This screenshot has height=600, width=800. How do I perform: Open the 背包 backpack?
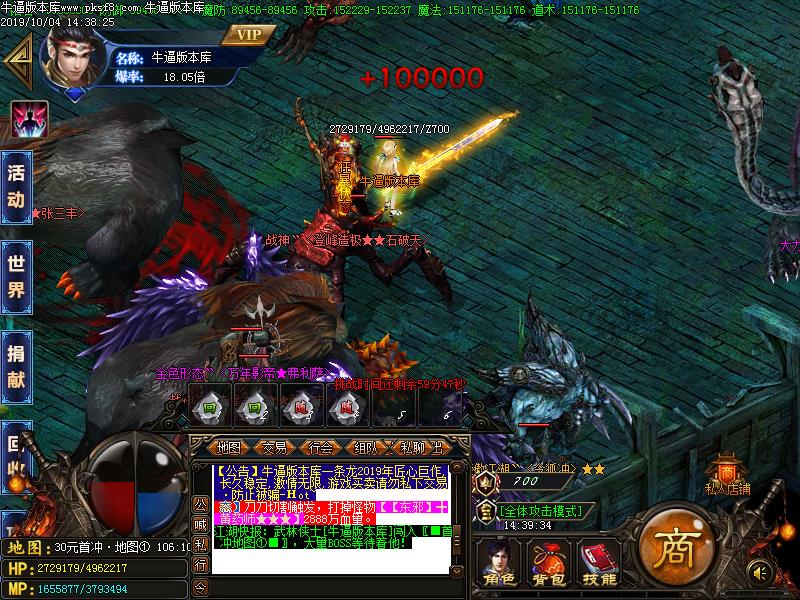(x=547, y=562)
